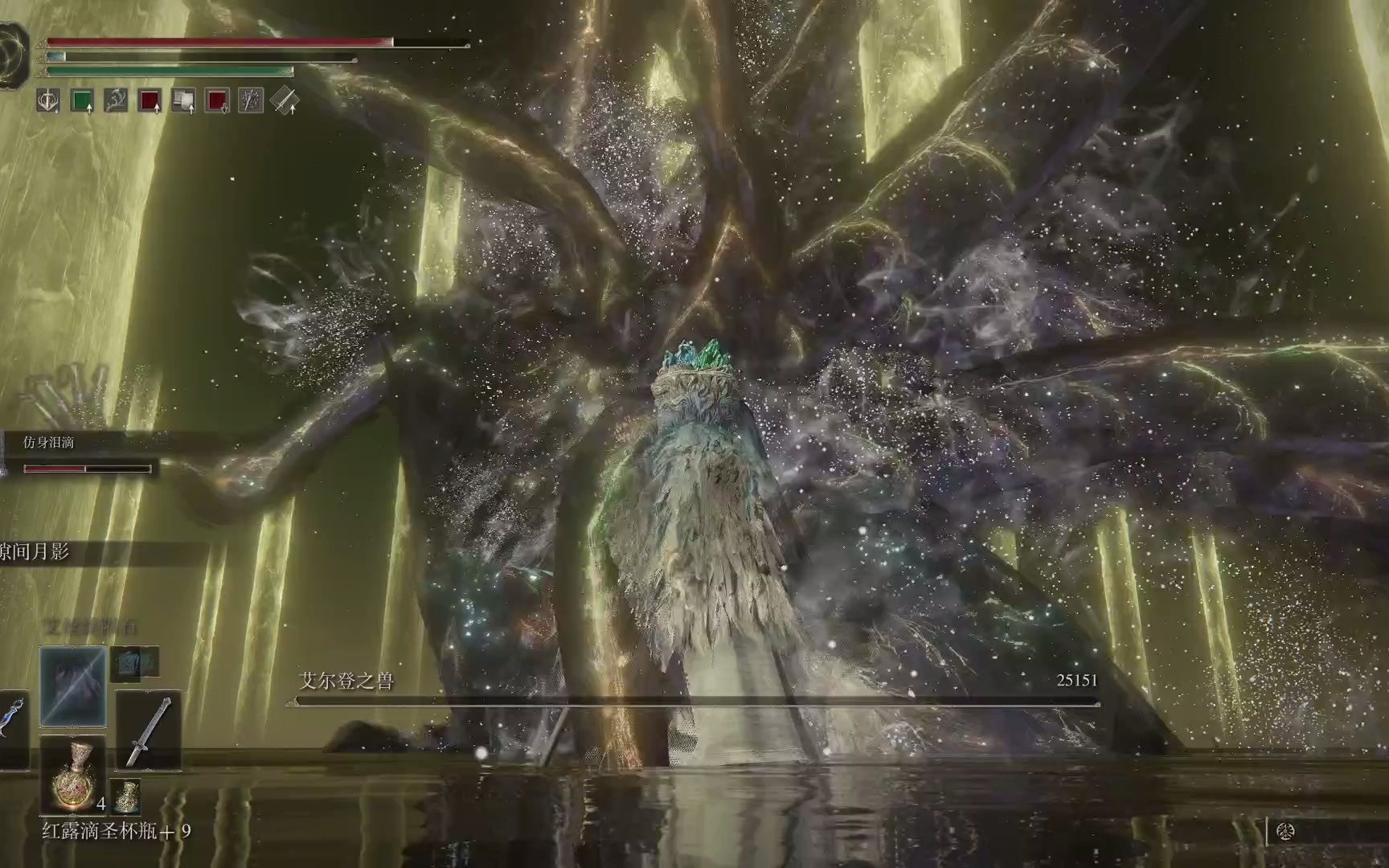Select the equipped spell memory slot

point(73,685)
